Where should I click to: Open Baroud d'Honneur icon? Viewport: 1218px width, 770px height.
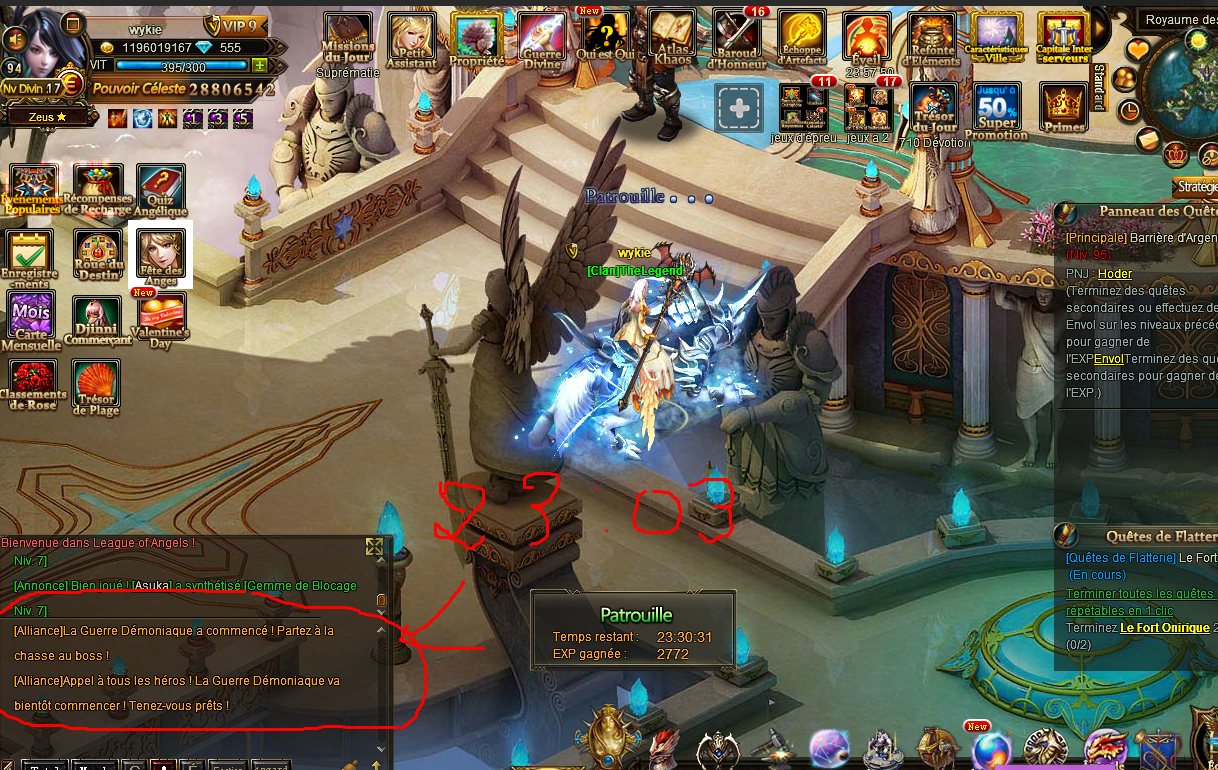click(x=736, y=36)
